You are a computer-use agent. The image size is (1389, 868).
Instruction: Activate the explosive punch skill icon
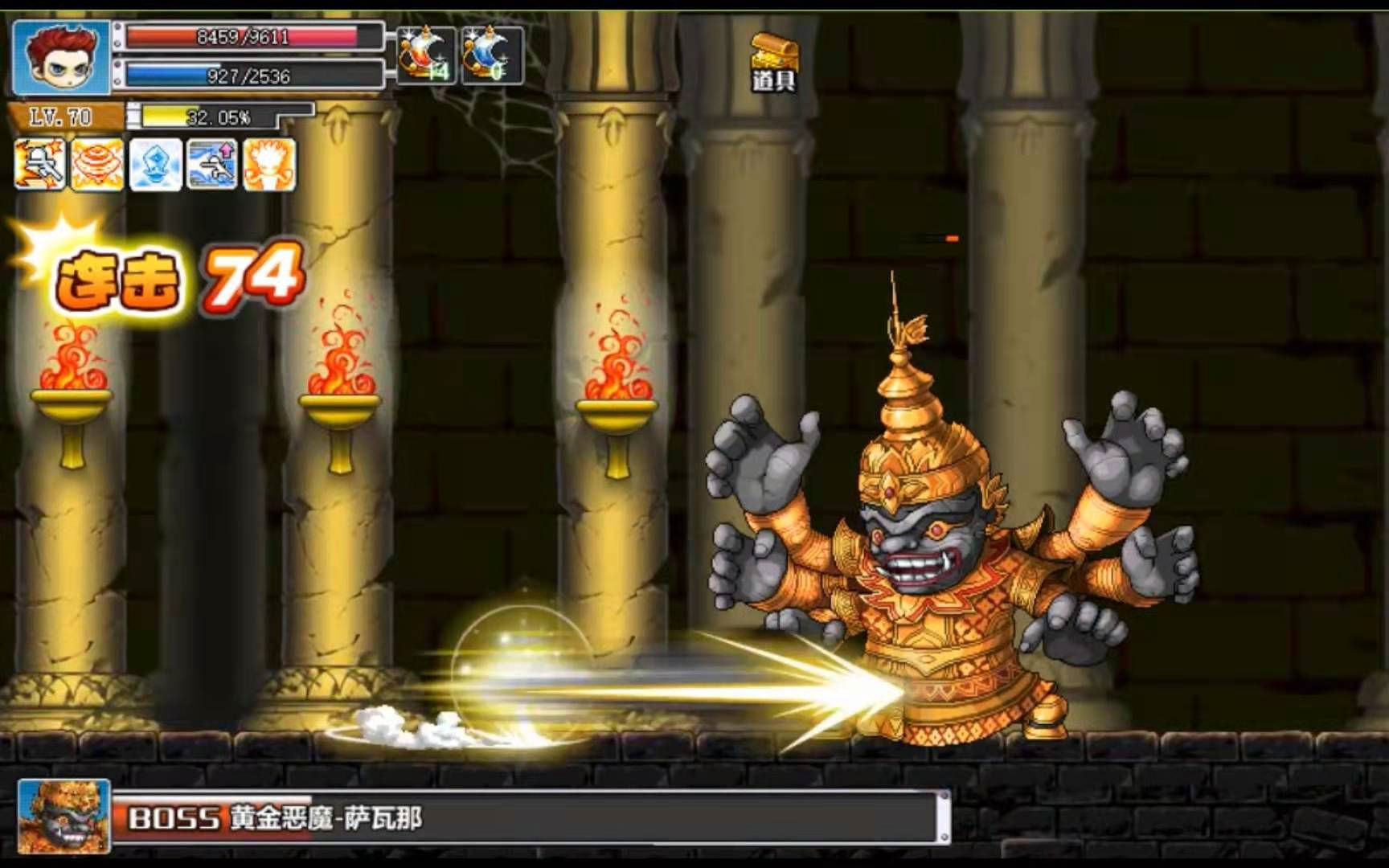coord(39,165)
